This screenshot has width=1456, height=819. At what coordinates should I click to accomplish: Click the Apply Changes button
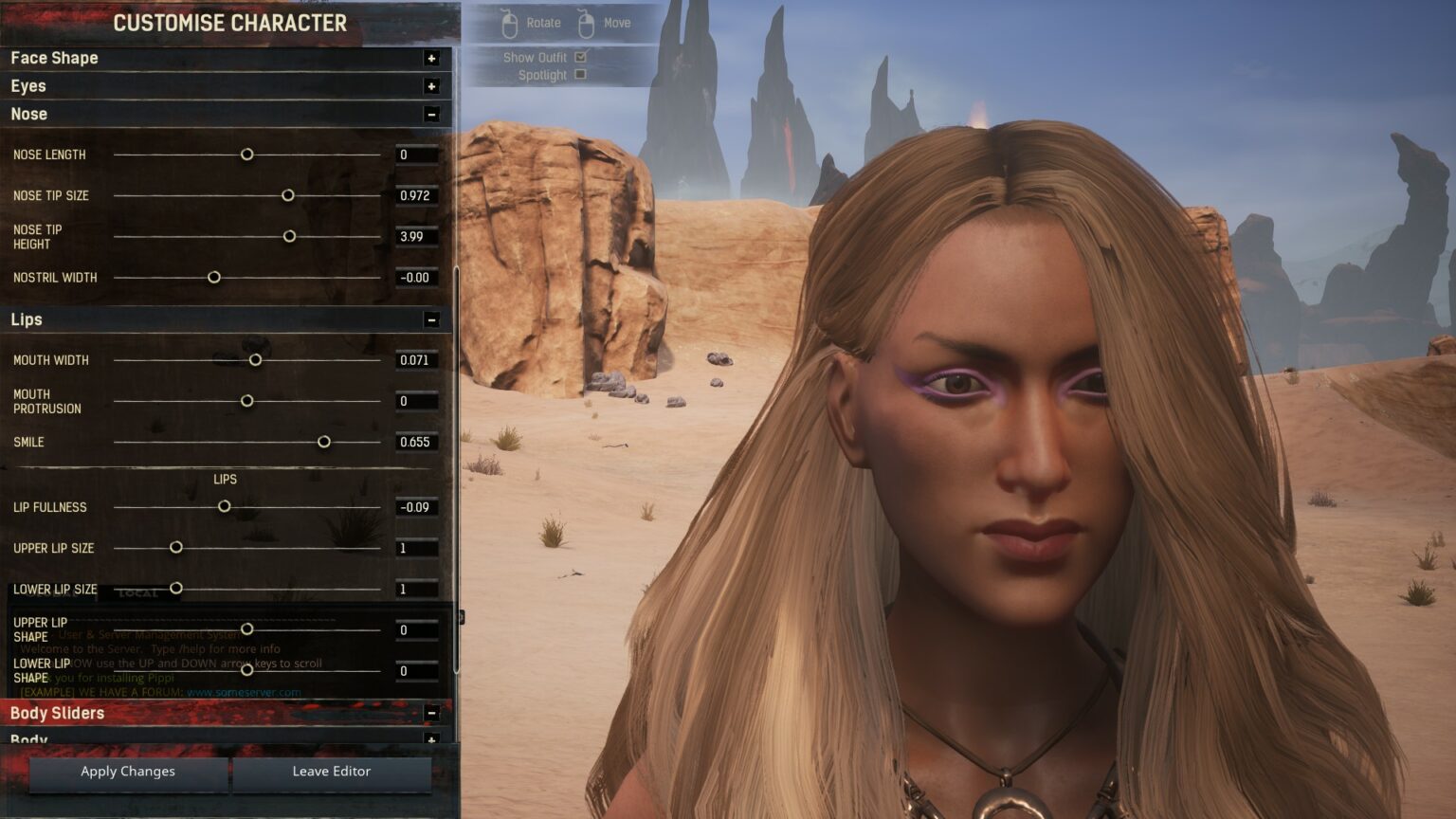(x=127, y=772)
